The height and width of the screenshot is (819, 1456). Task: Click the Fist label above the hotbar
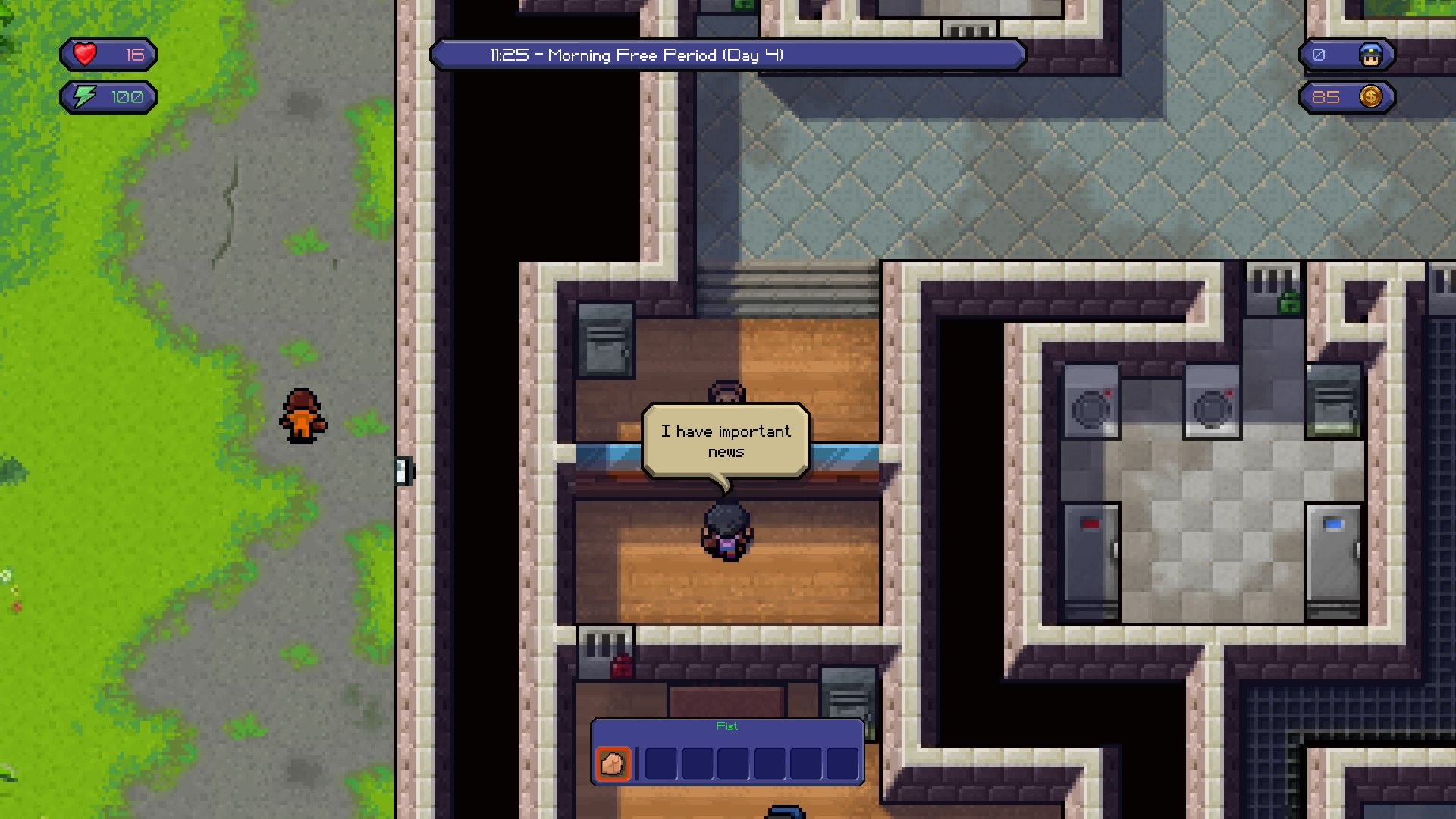pos(726,726)
